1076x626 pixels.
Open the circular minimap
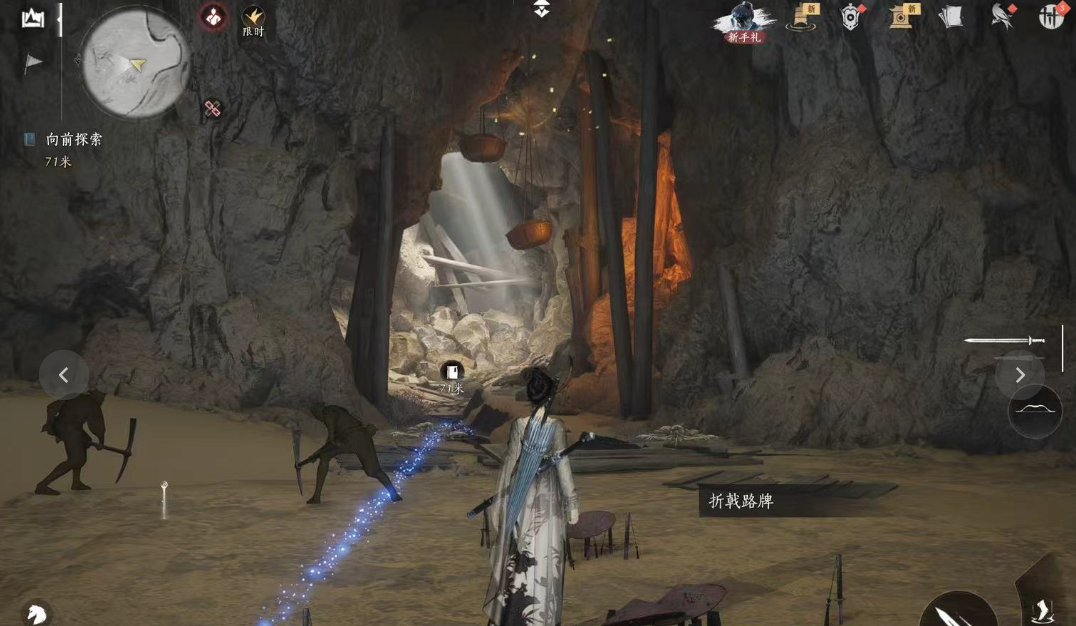pos(135,62)
